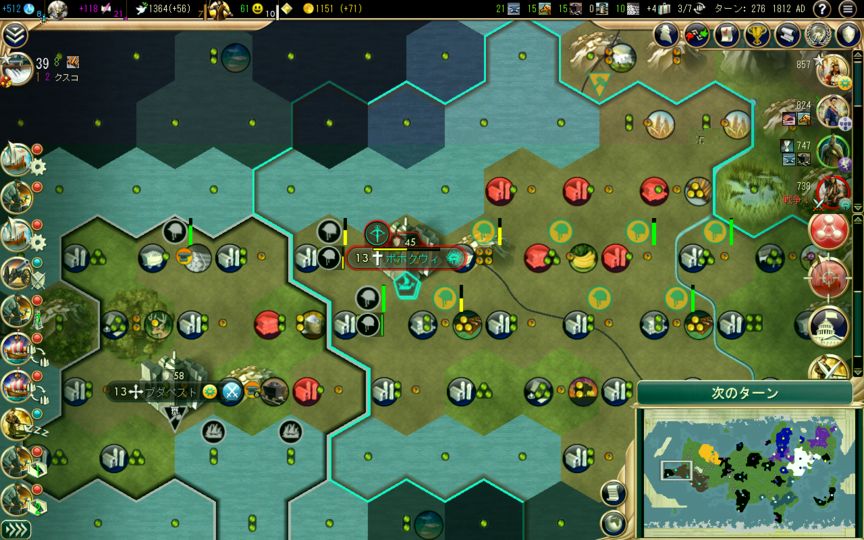Open the world minimap
The height and width of the screenshot is (540, 864).
[x=744, y=470]
